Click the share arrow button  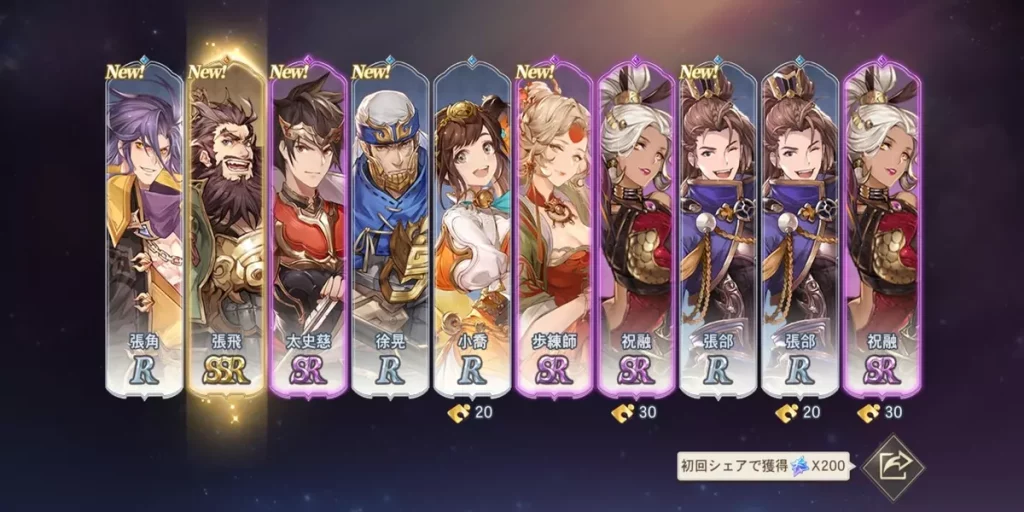[892, 466]
